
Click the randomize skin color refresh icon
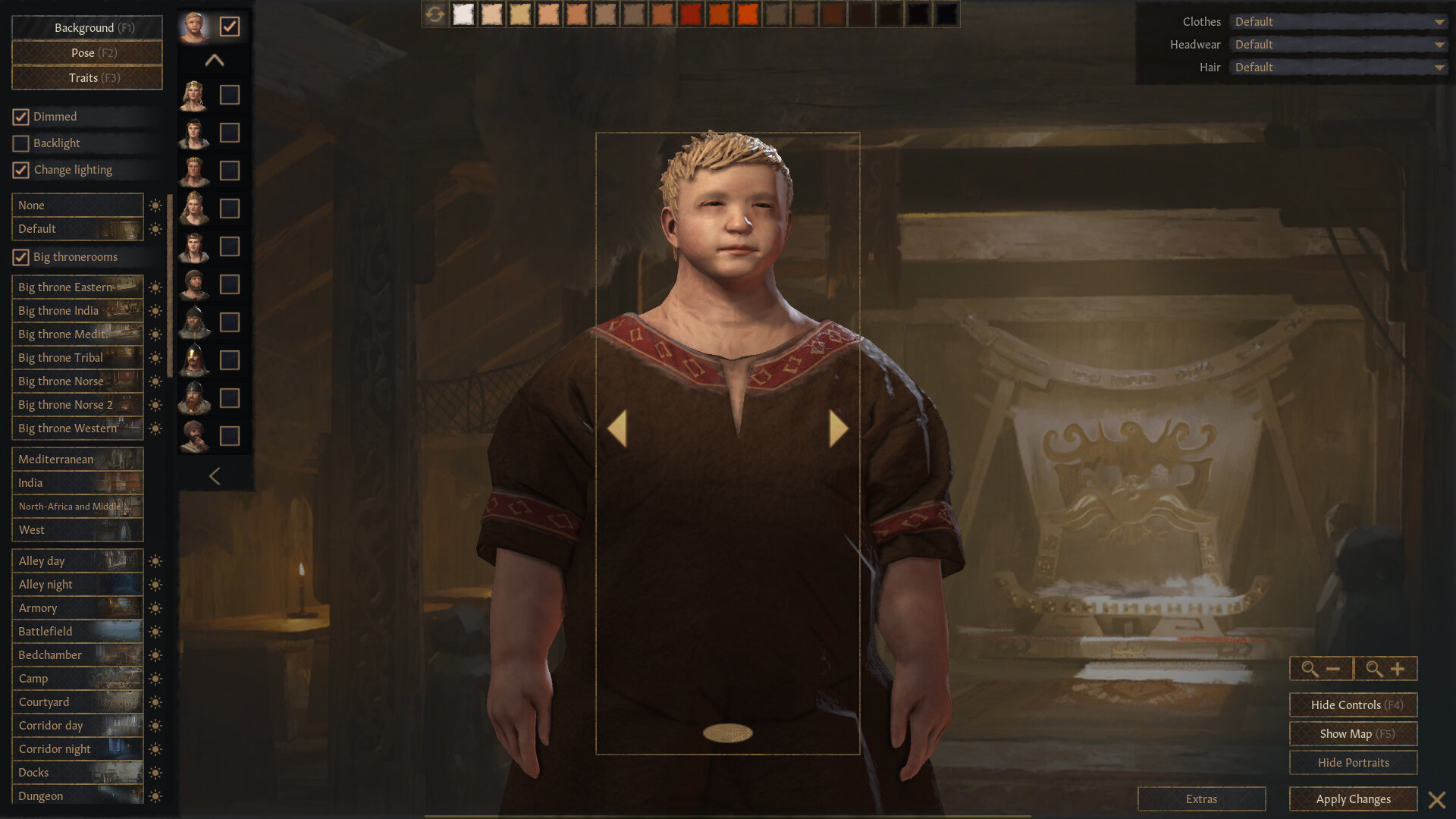[x=435, y=14]
